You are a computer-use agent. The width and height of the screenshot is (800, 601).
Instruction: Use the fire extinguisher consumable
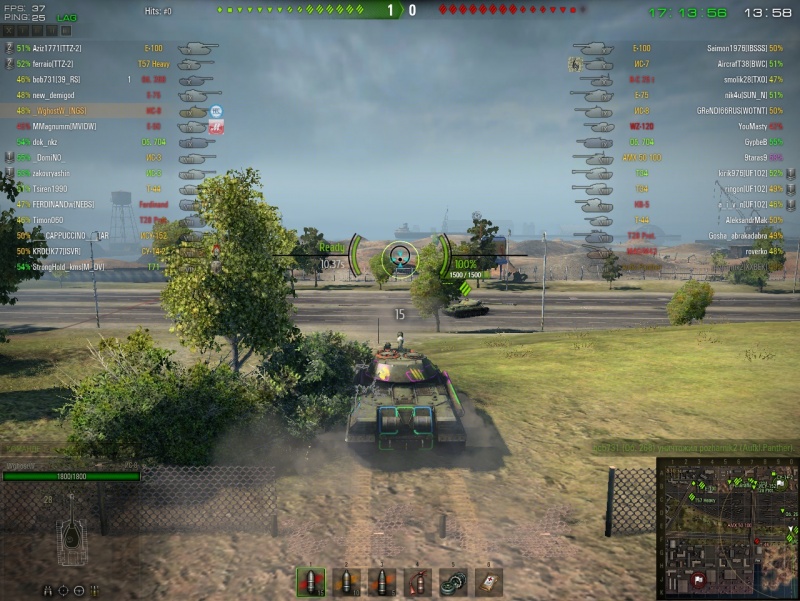coord(419,581)
